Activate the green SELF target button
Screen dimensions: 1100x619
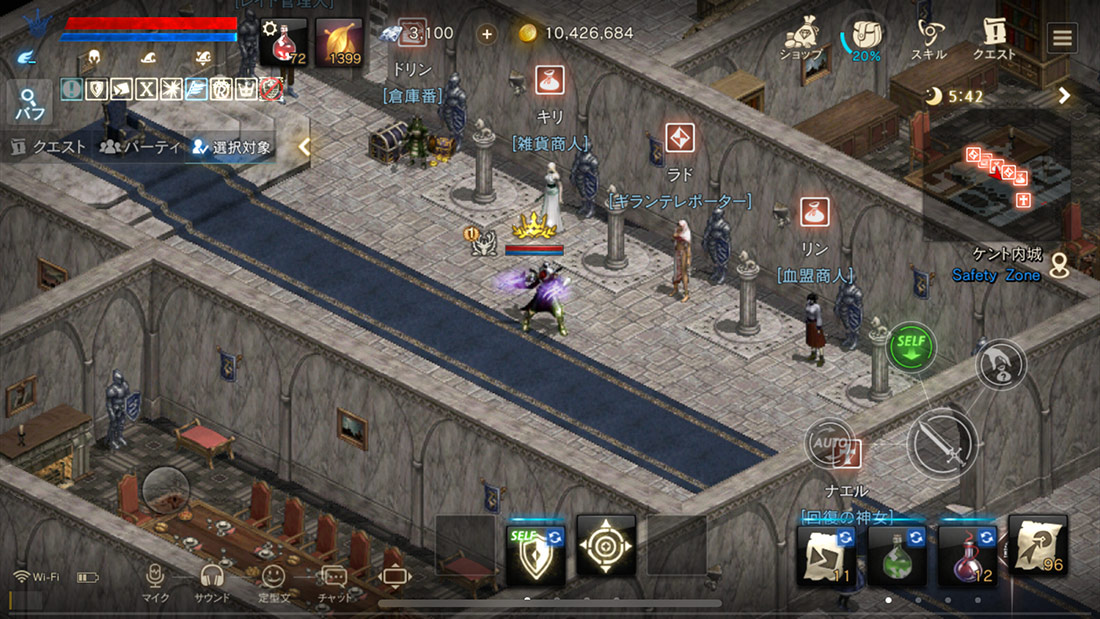911,347
